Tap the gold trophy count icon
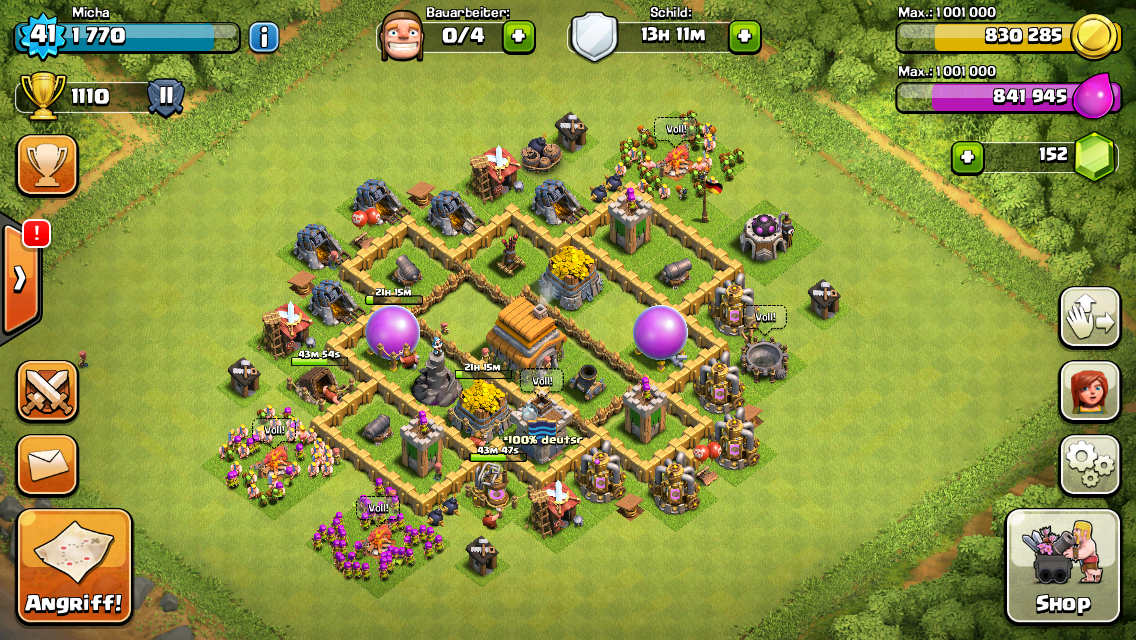Viewport: 1136px width, 640px height. click(x=42, y=97)
